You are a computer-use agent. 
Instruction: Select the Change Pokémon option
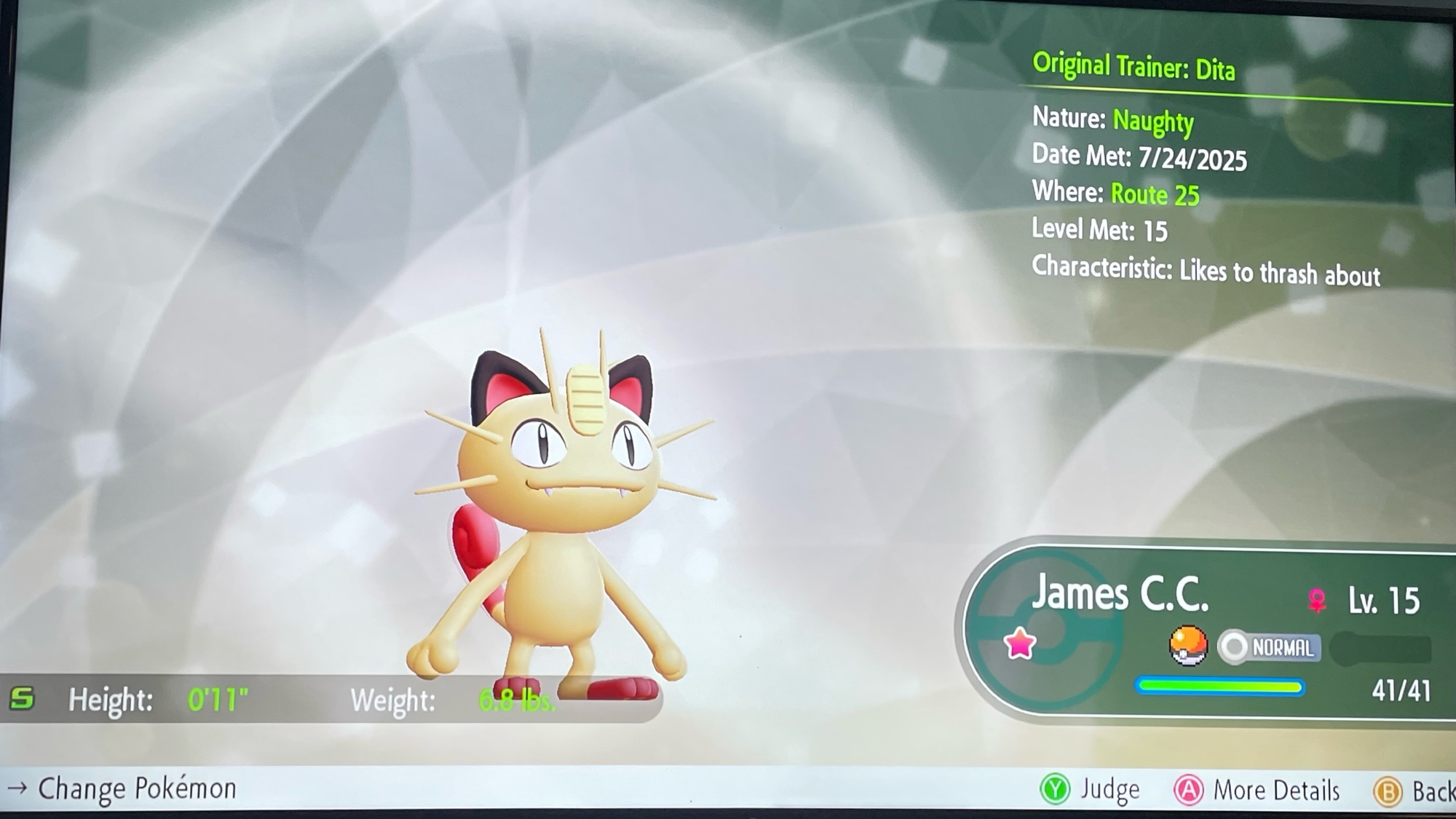coord(122,788)
